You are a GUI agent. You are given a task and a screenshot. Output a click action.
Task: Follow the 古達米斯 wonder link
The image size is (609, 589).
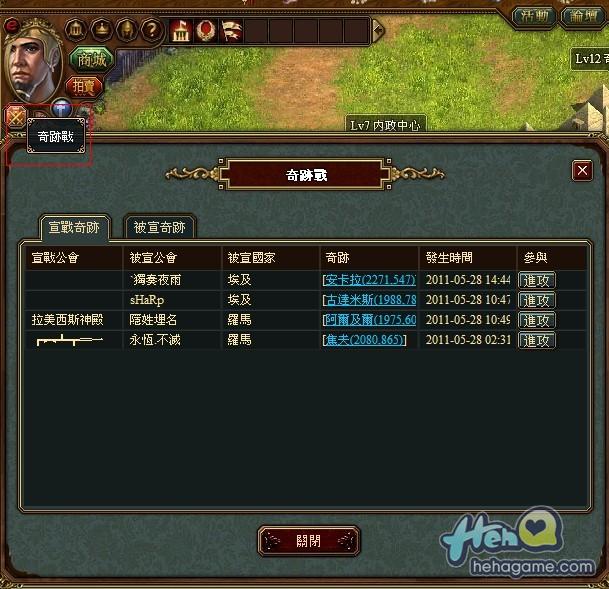[x=369, y=300]
